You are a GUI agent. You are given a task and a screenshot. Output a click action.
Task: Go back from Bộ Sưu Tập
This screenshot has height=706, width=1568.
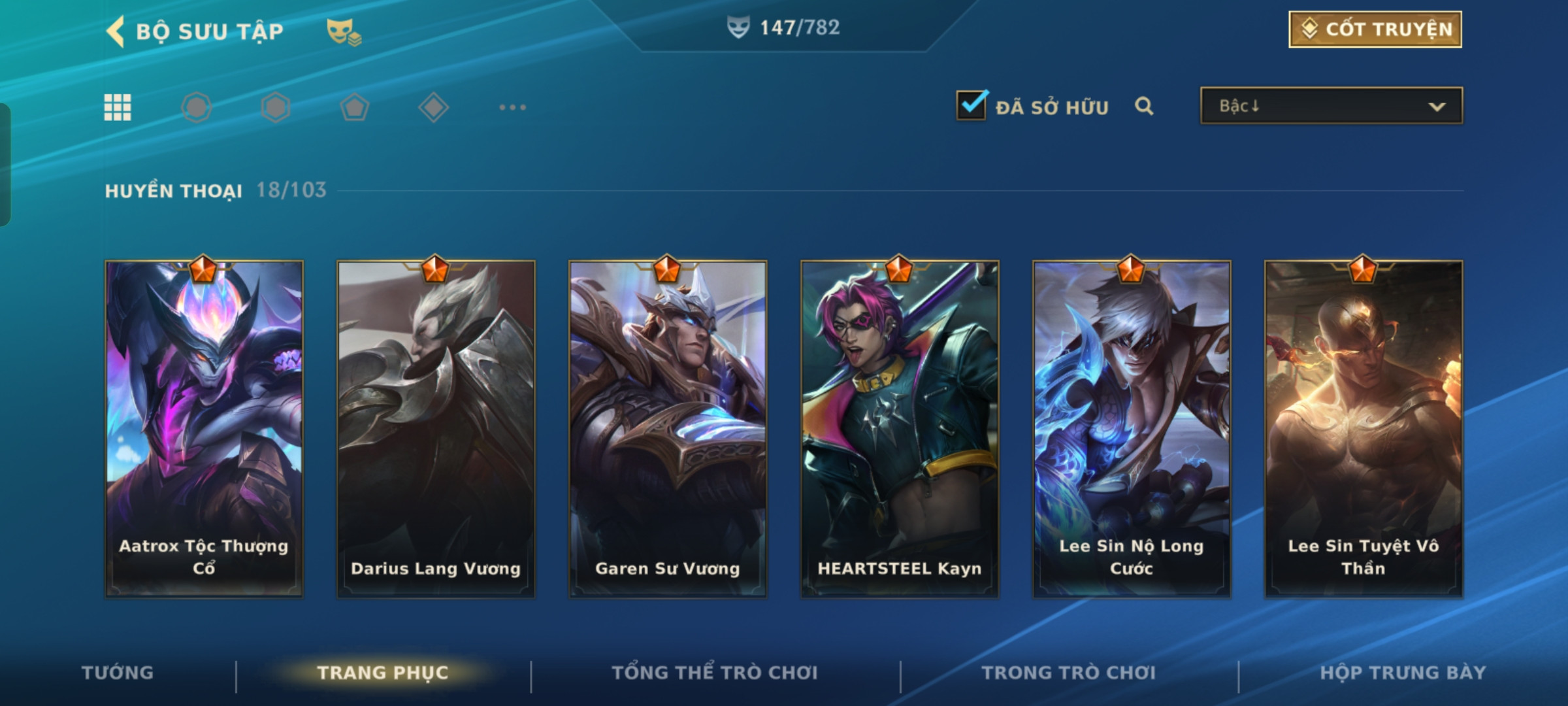point(116,31)
